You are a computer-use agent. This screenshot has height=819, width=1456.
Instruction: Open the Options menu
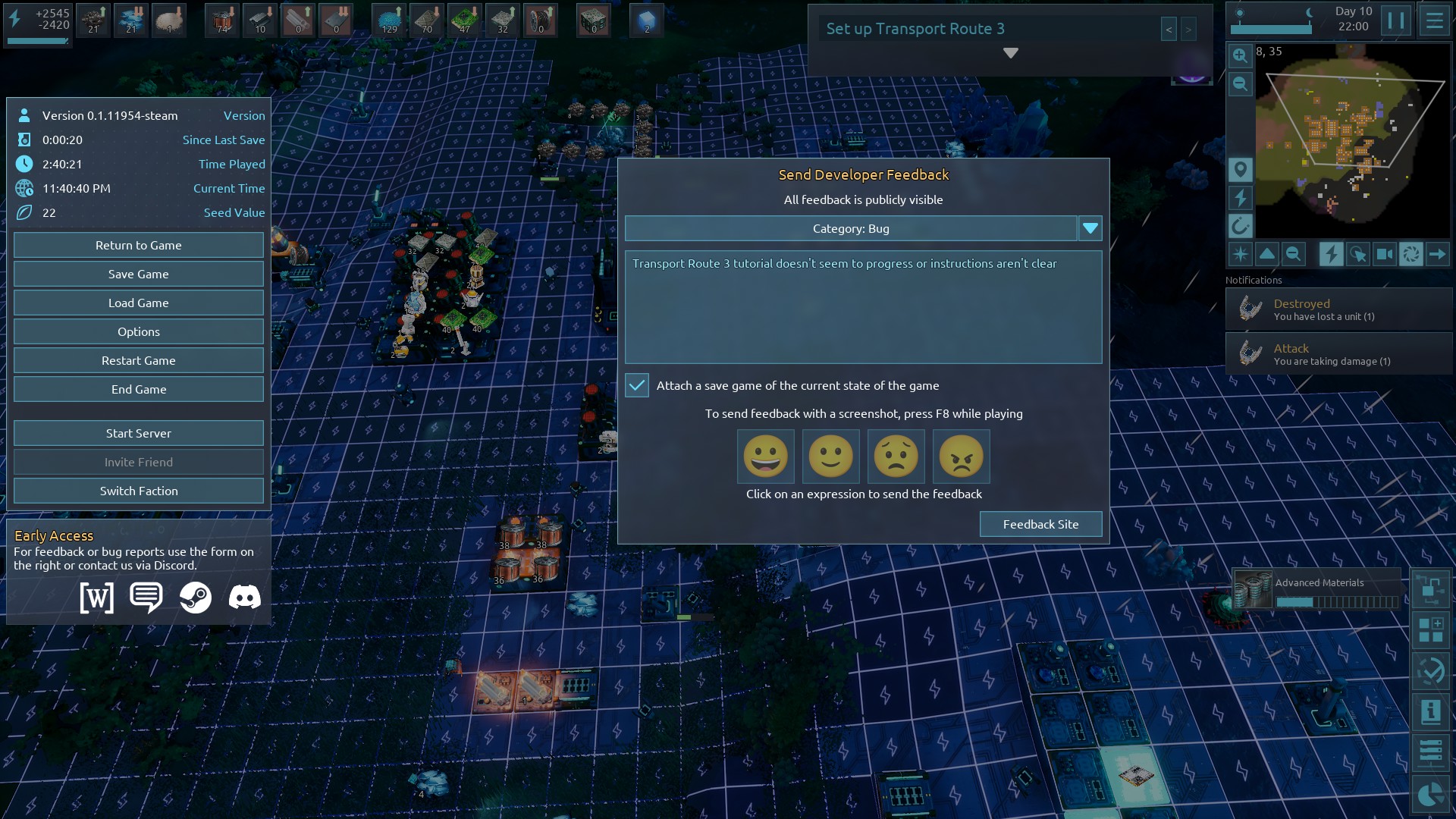138,331
